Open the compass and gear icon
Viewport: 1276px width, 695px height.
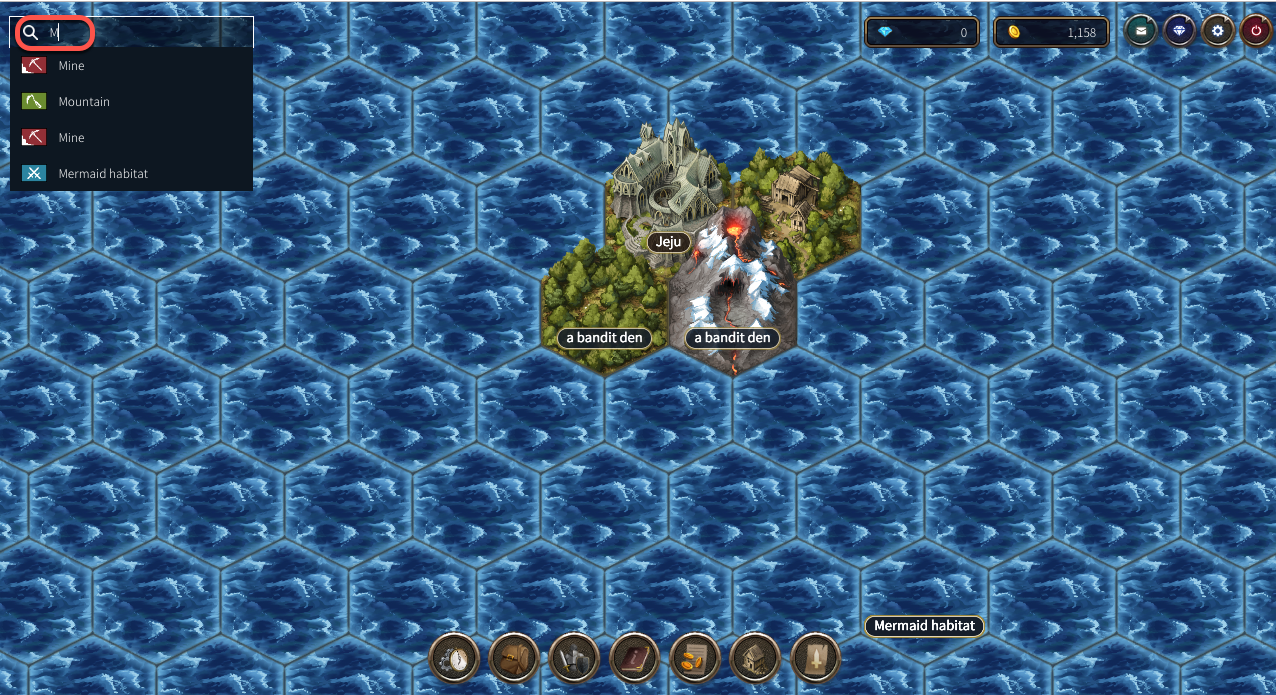(x=454, y=659)
